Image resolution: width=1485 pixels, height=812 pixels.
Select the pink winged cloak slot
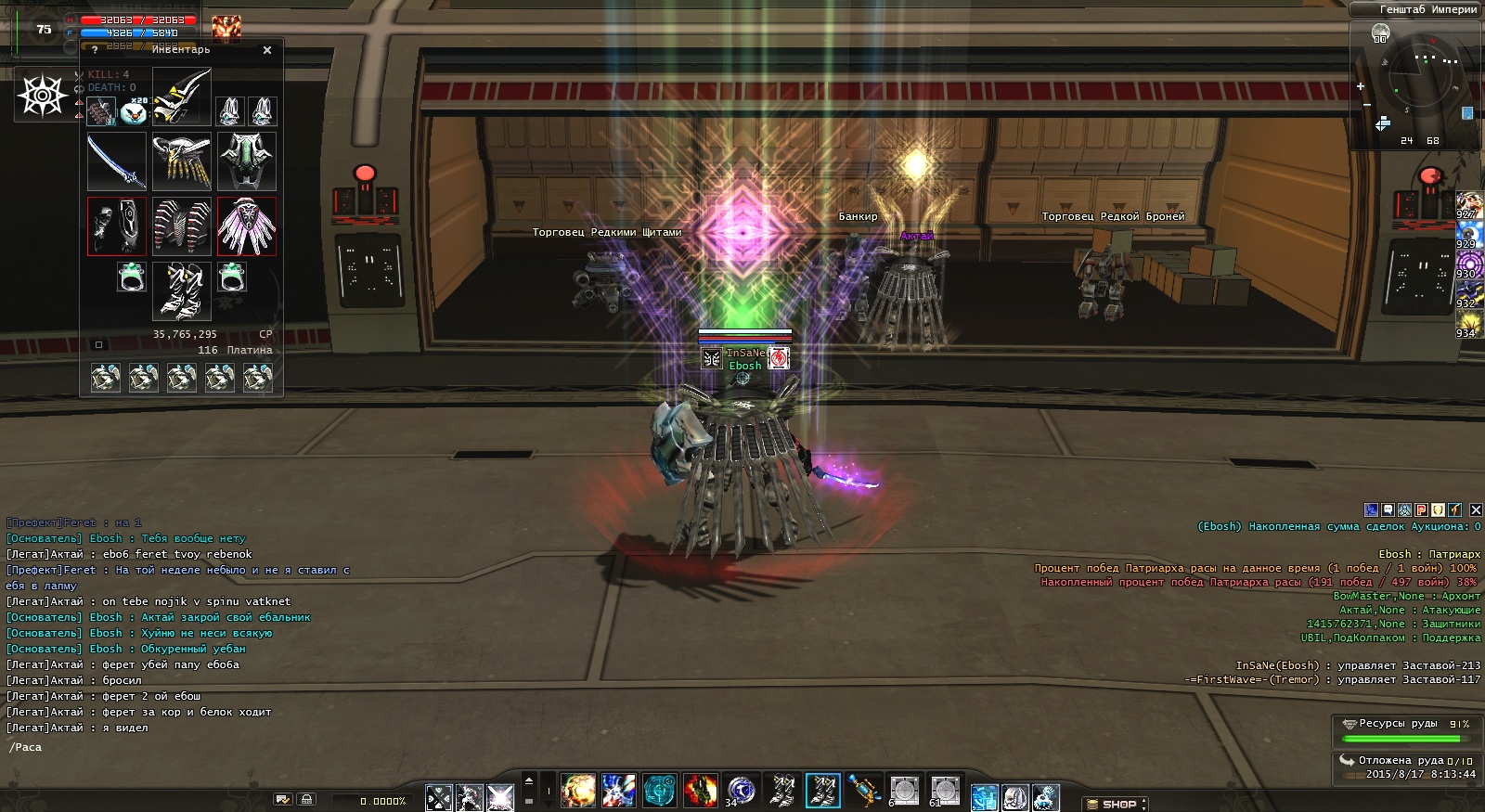247,226
